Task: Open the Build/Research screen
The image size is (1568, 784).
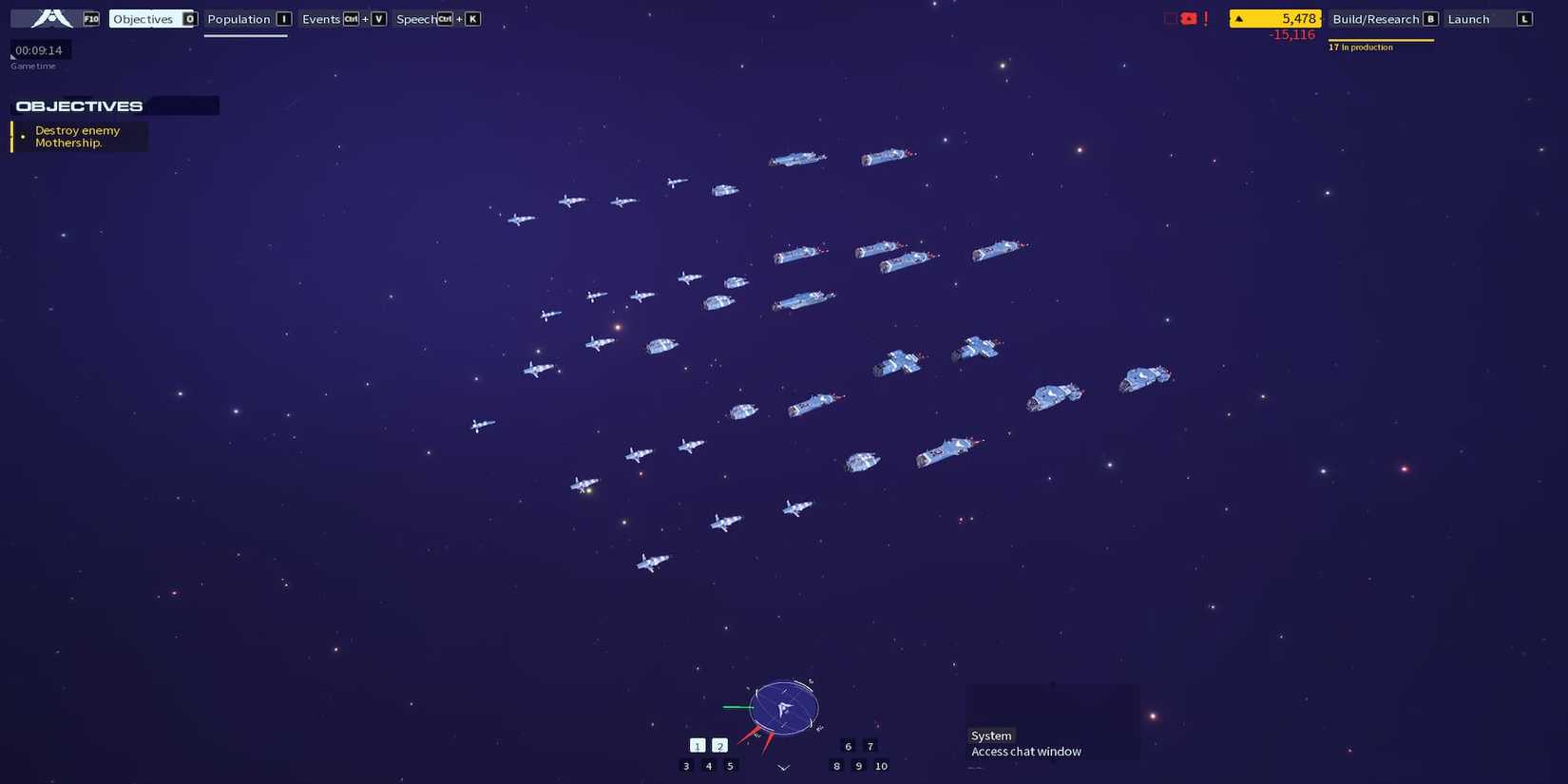Action: click(x=1378, y=18)
